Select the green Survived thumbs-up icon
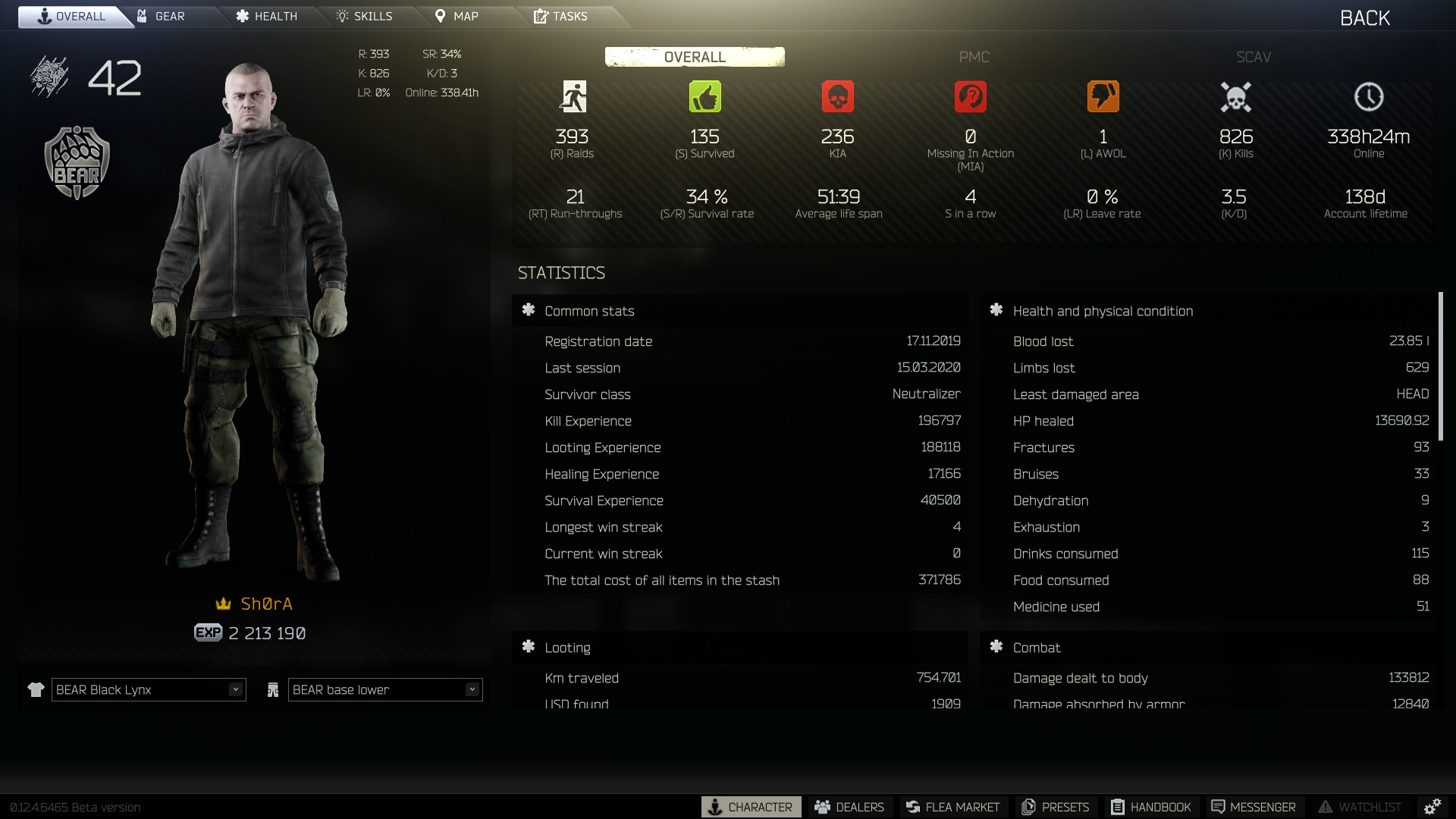The height and width of the screenshot is (819, 1456). coord(705,96)
